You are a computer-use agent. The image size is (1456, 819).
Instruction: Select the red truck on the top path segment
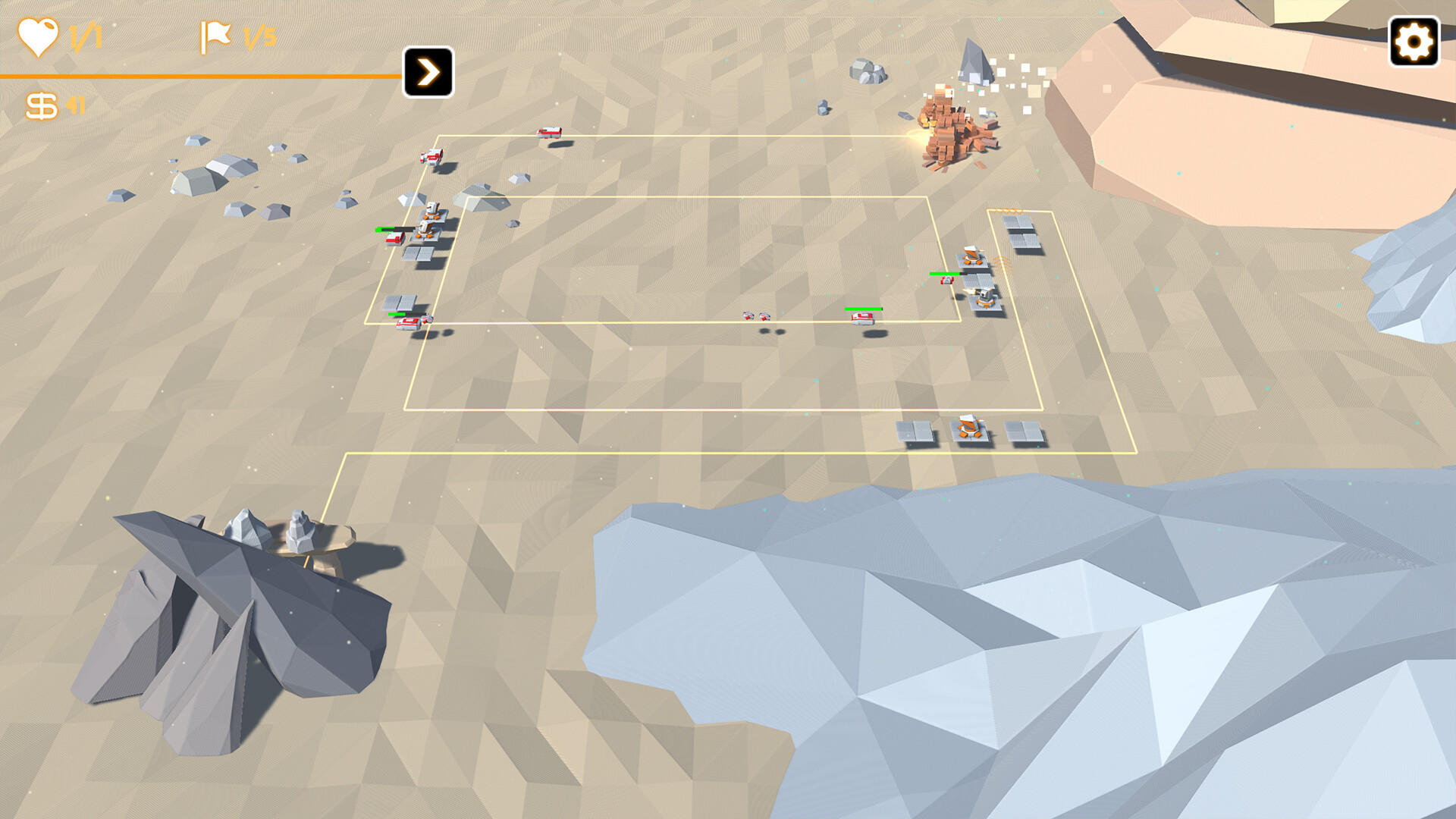[x=549, y=132]
